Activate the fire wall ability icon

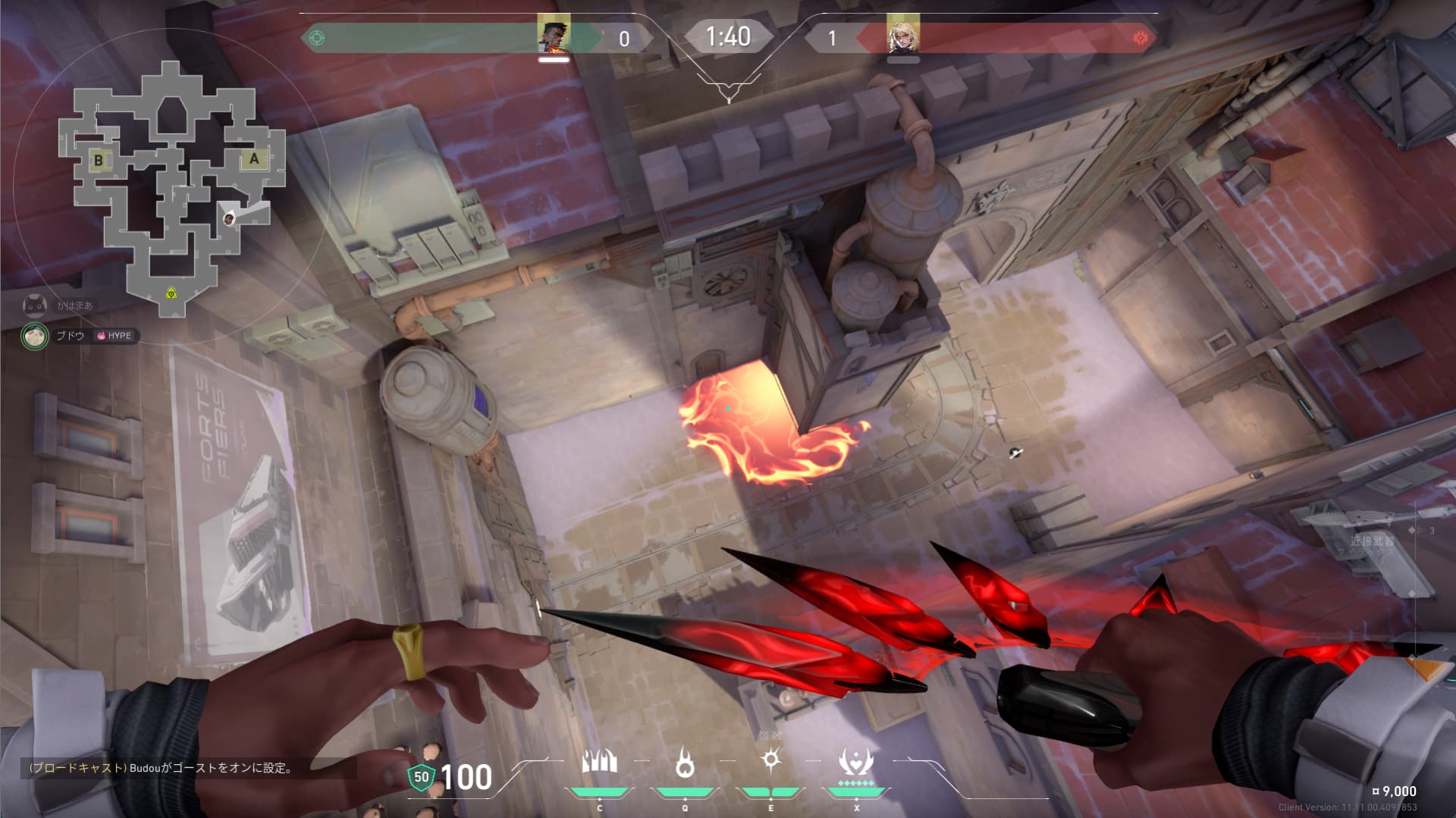[599, 763]
